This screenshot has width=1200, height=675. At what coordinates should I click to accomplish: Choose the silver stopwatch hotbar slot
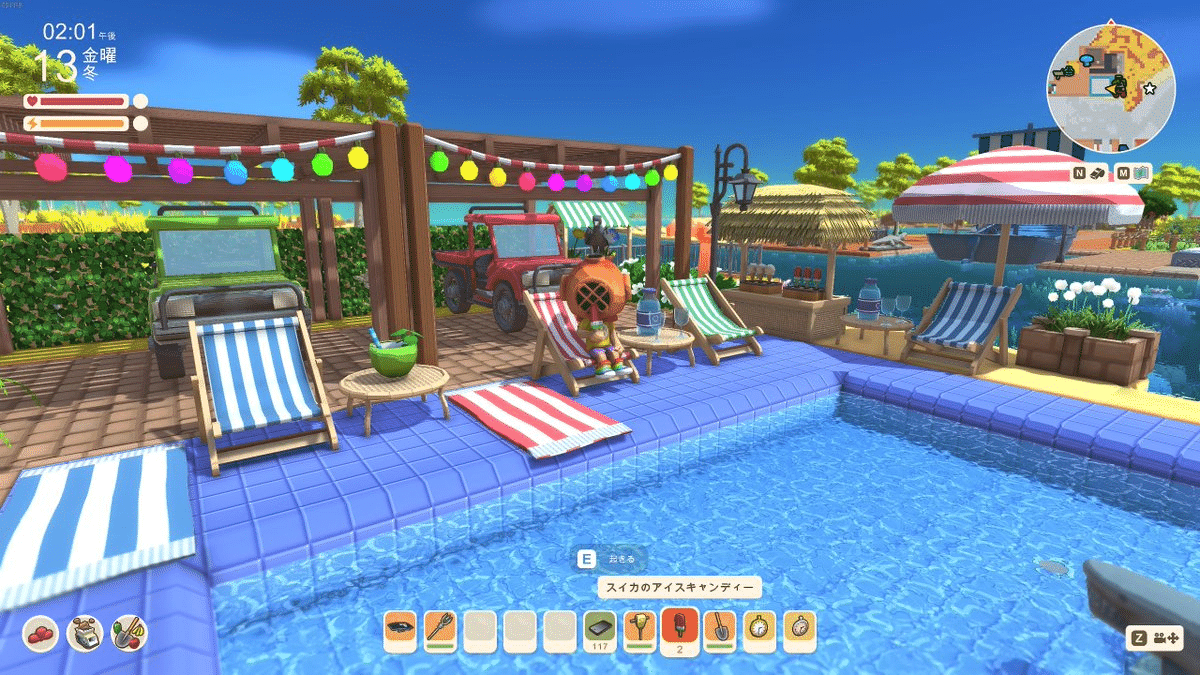pos(799,628)
